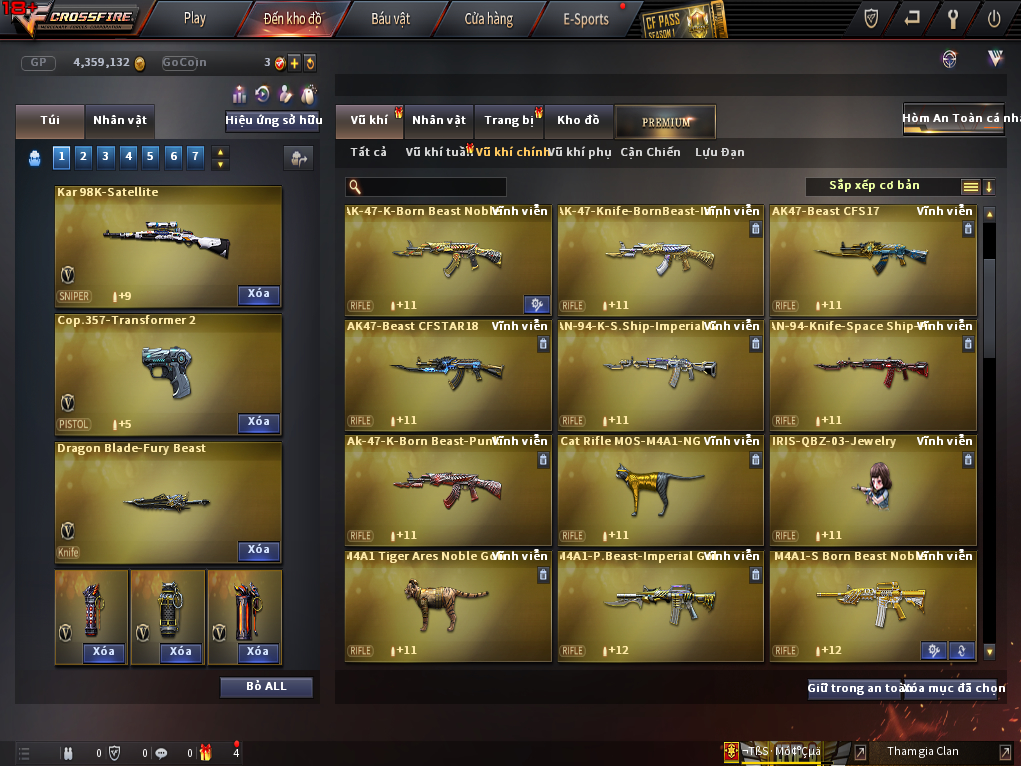Filter by Vũ khí phụ weapons
1021x766 pixels.
coord(580,152)
